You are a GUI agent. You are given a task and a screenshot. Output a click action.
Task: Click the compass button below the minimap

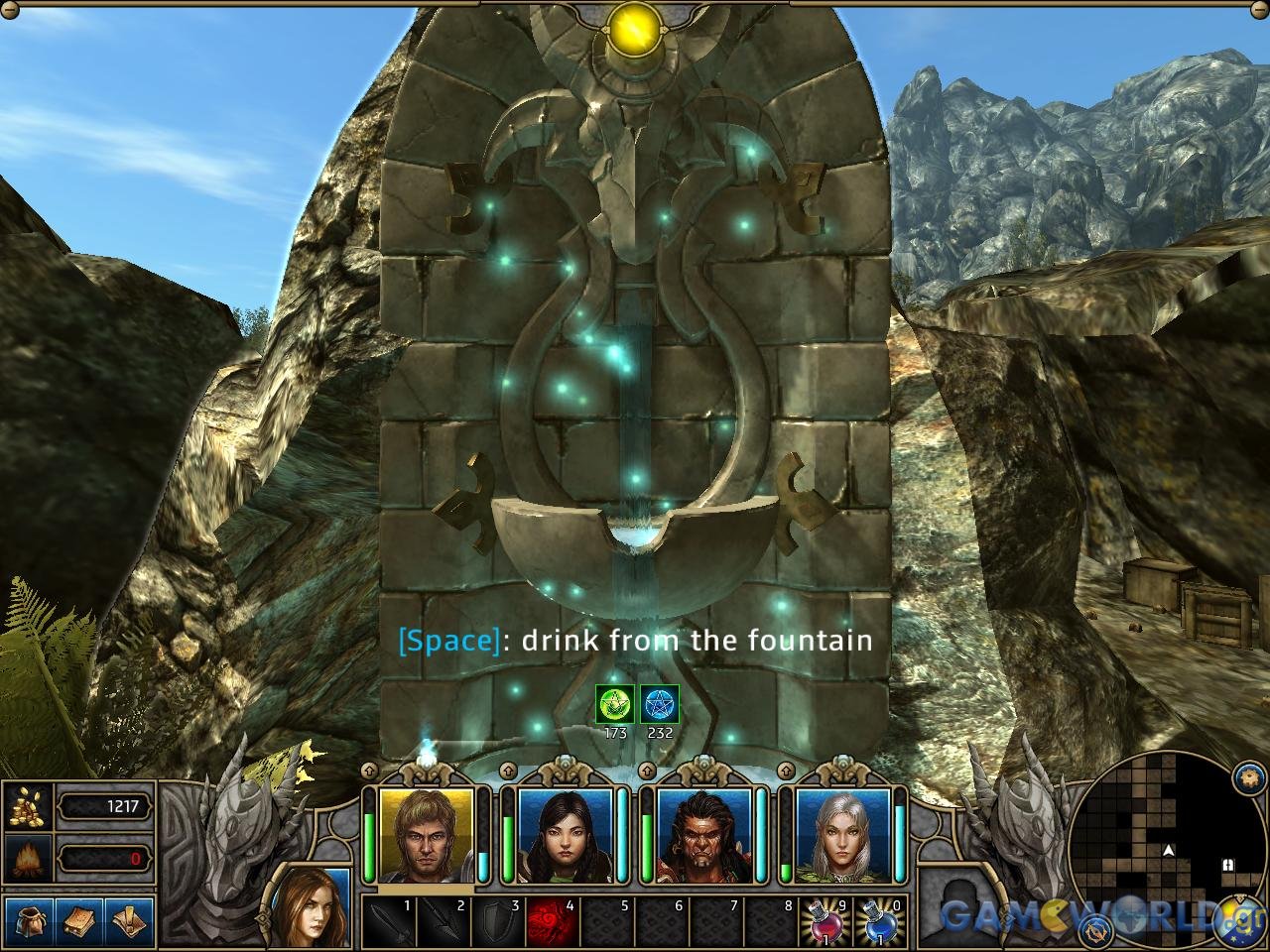click(x=1097, y=929)
